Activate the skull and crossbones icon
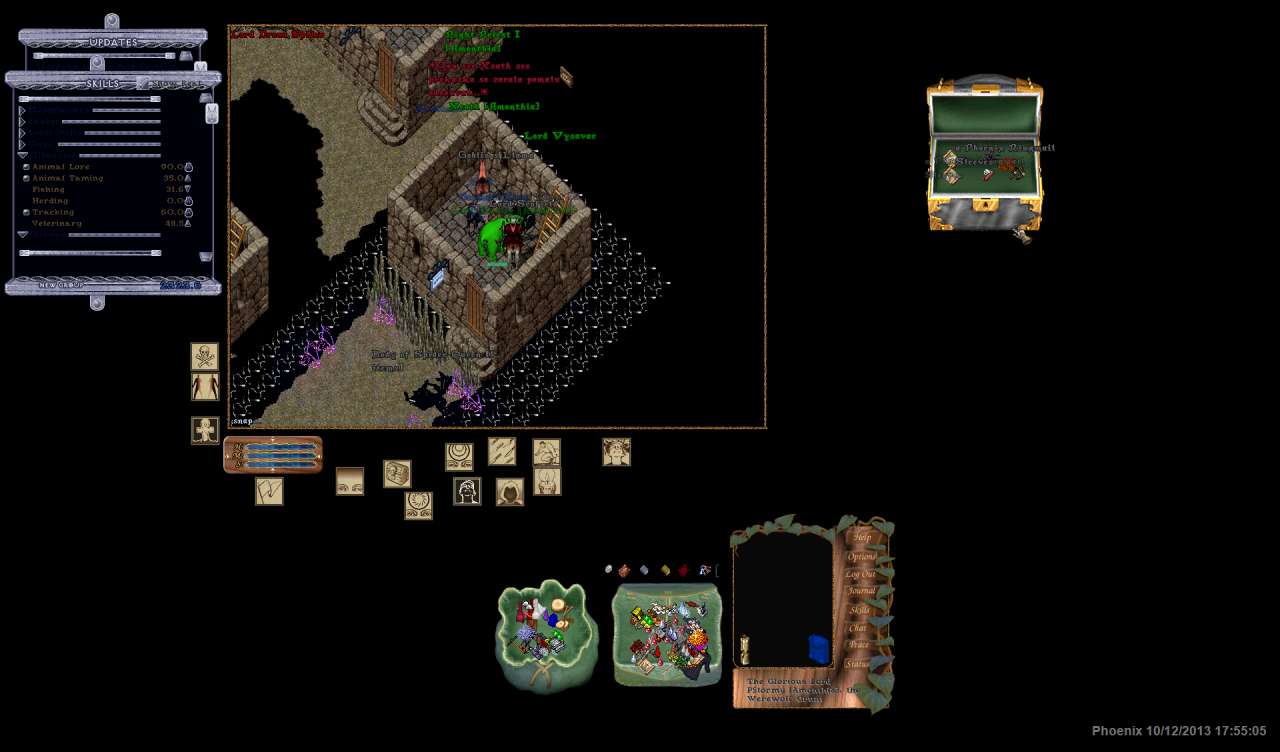Image resolution: width=1280 pixels, height=752 pixels. point(205,357)
